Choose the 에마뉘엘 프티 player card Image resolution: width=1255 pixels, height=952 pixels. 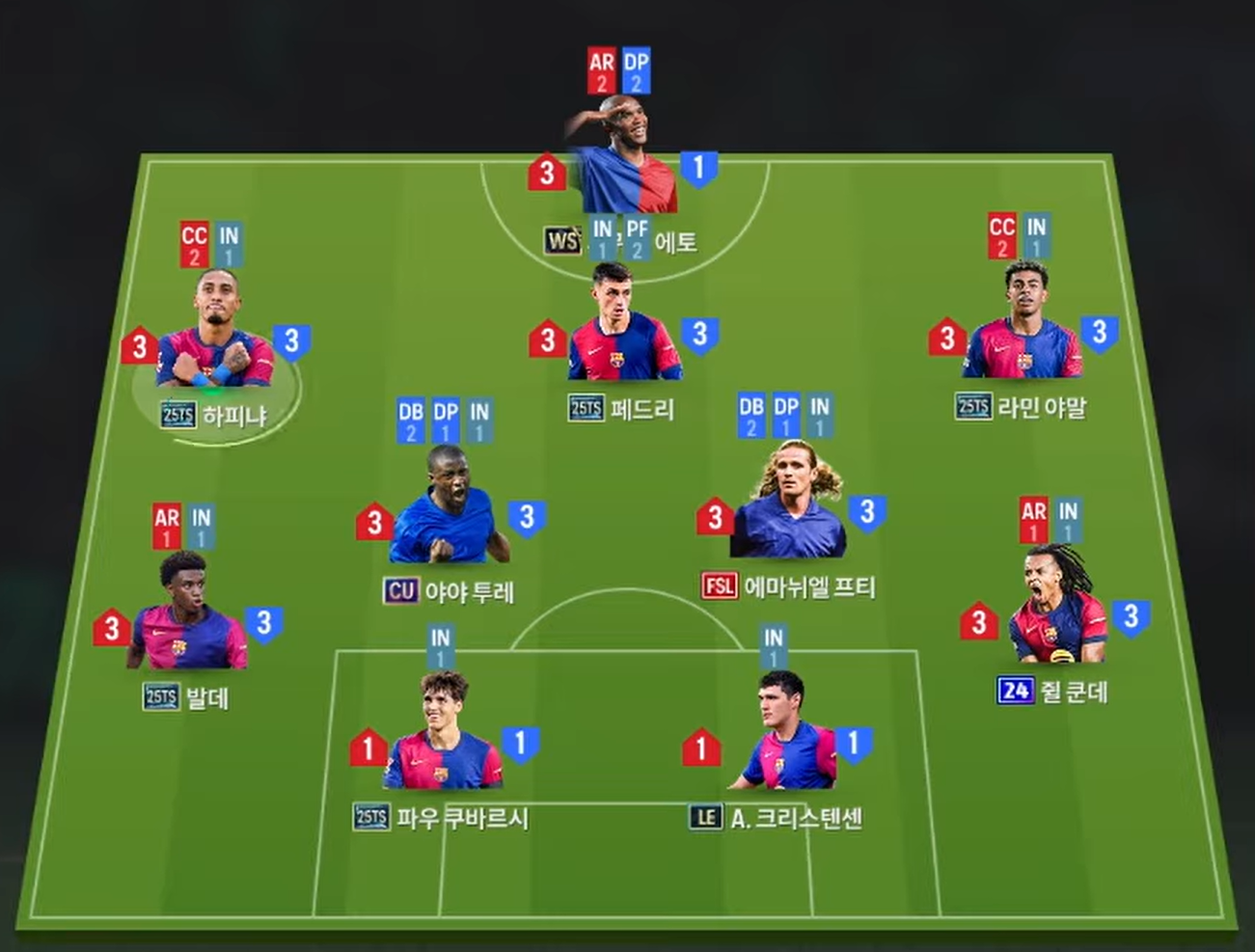pos(789,511)
